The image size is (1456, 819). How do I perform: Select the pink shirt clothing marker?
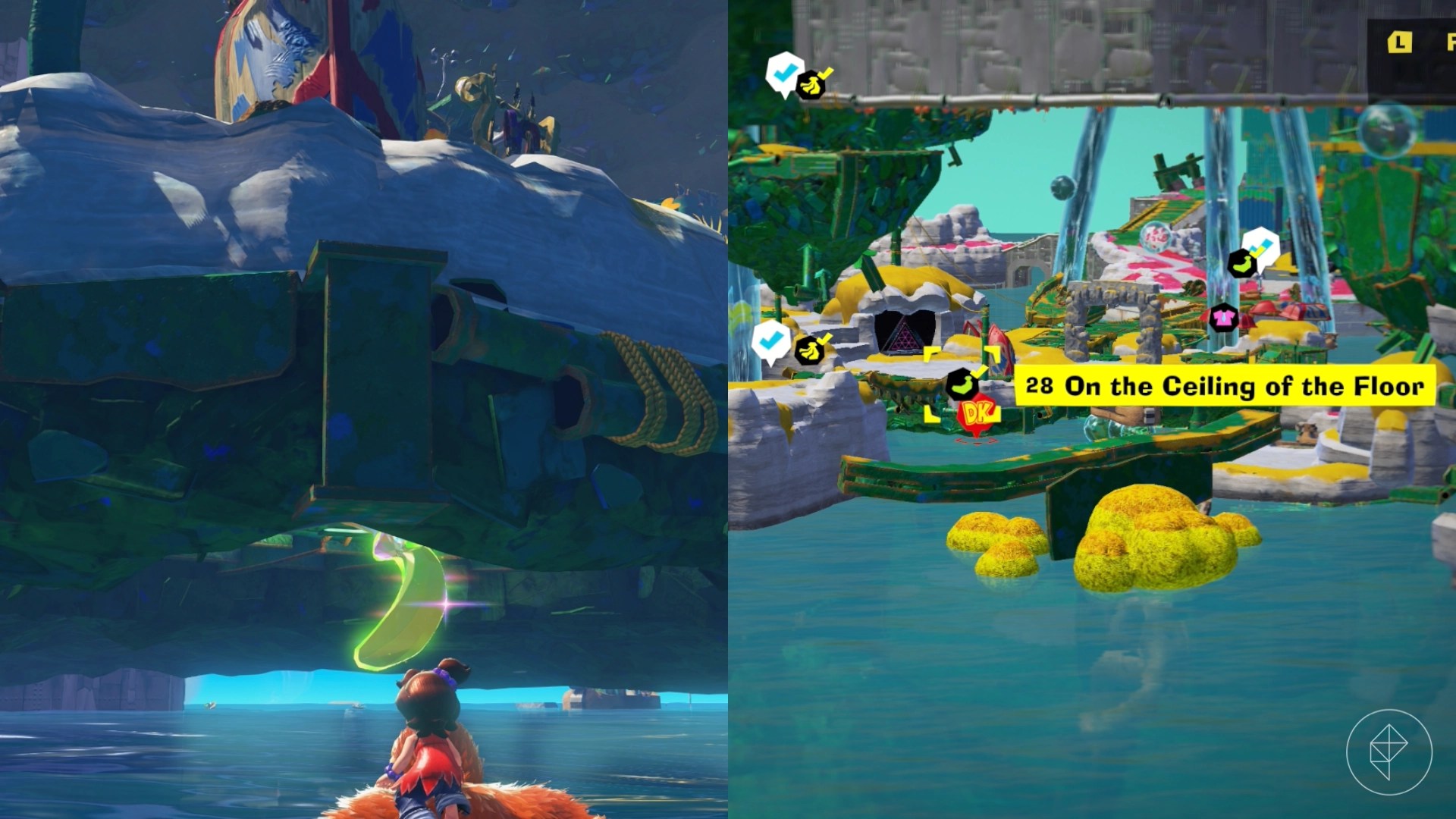(1225, 318)
